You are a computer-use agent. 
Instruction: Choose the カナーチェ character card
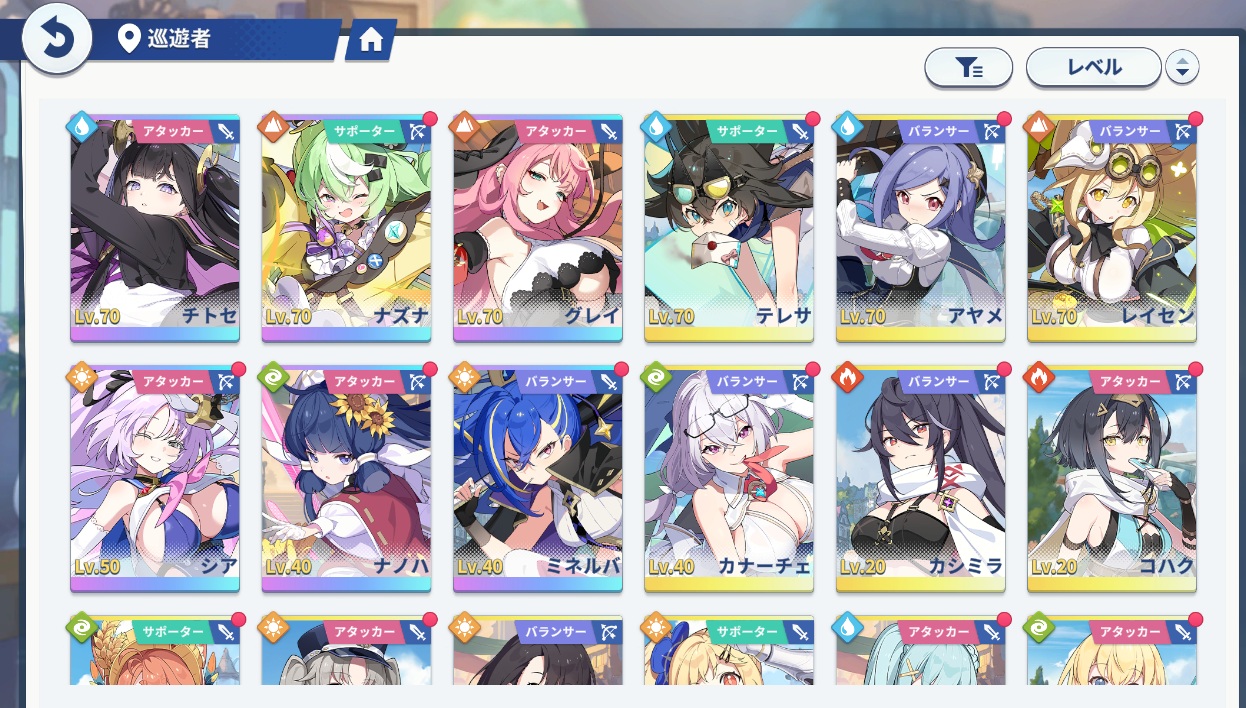(729, 476)
